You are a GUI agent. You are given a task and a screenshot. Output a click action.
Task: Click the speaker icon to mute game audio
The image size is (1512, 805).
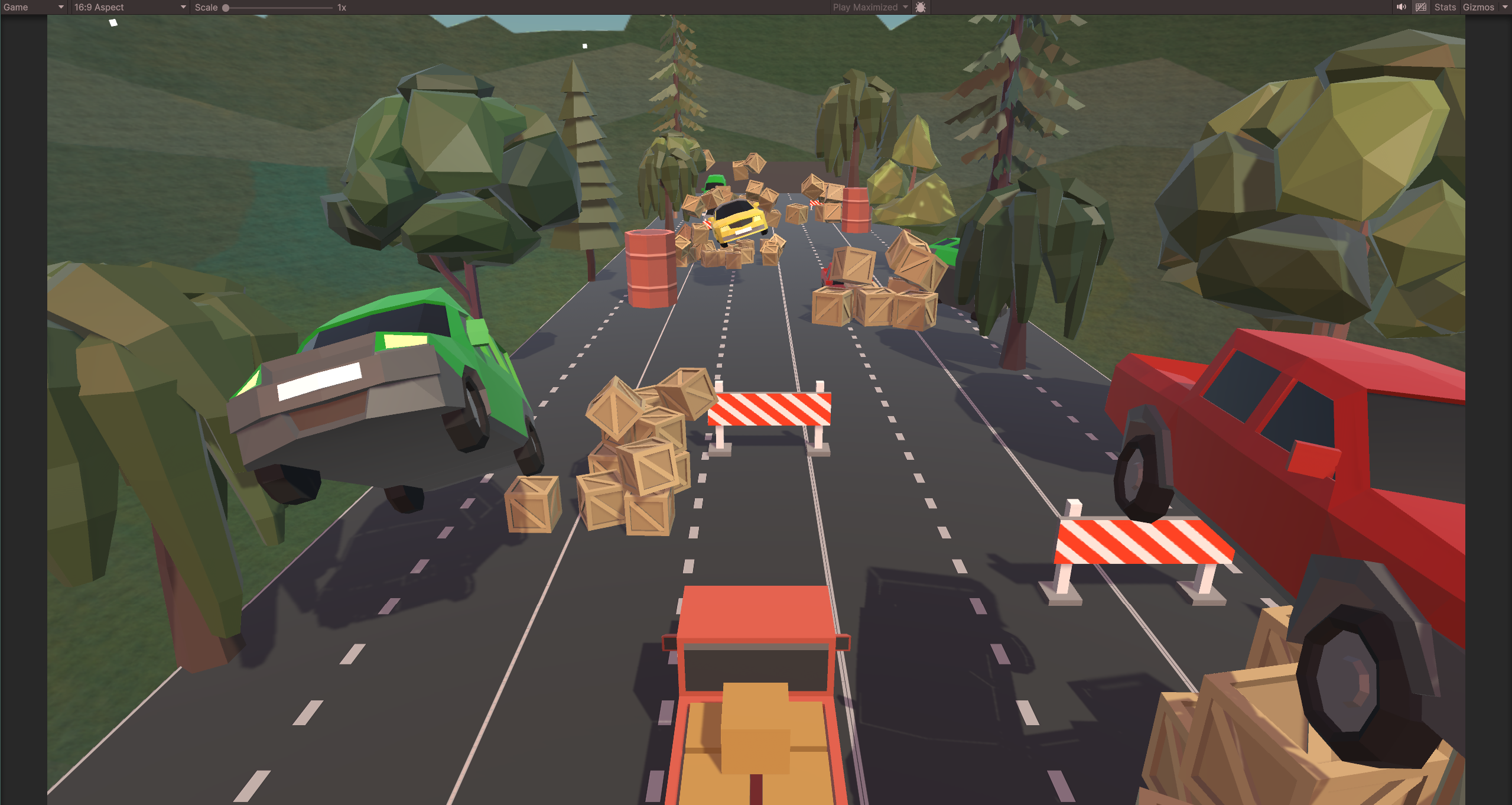1401,7
